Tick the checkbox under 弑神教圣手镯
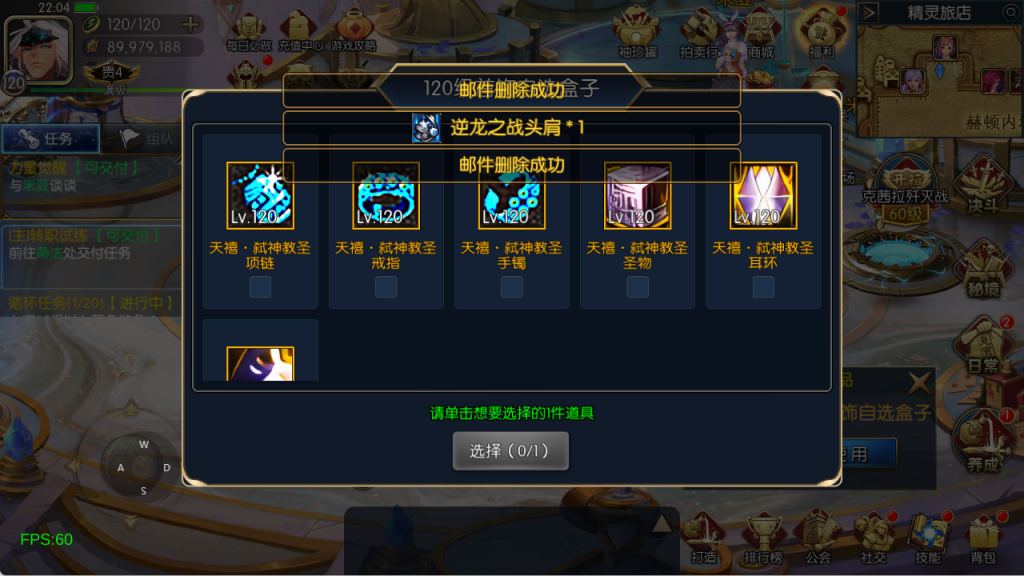The width and height of the screenshot is (1024, 576). (512, 287)
